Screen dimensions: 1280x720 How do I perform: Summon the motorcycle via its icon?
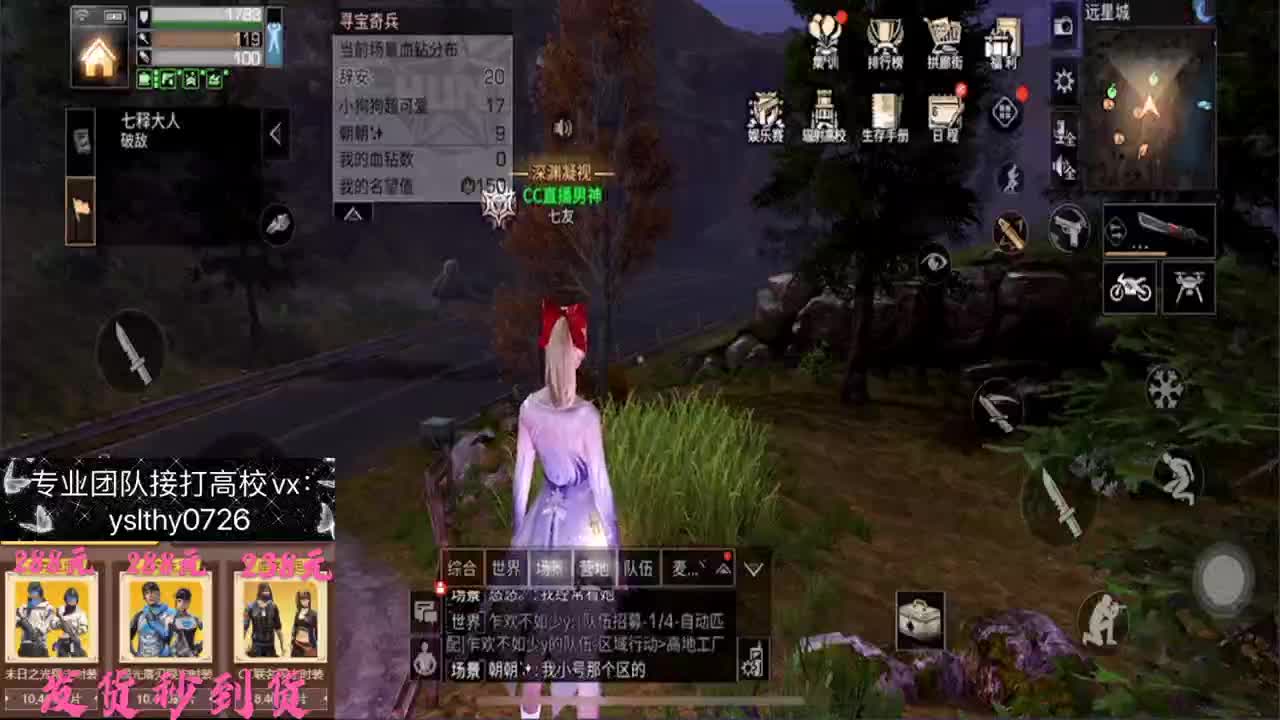1129,288
